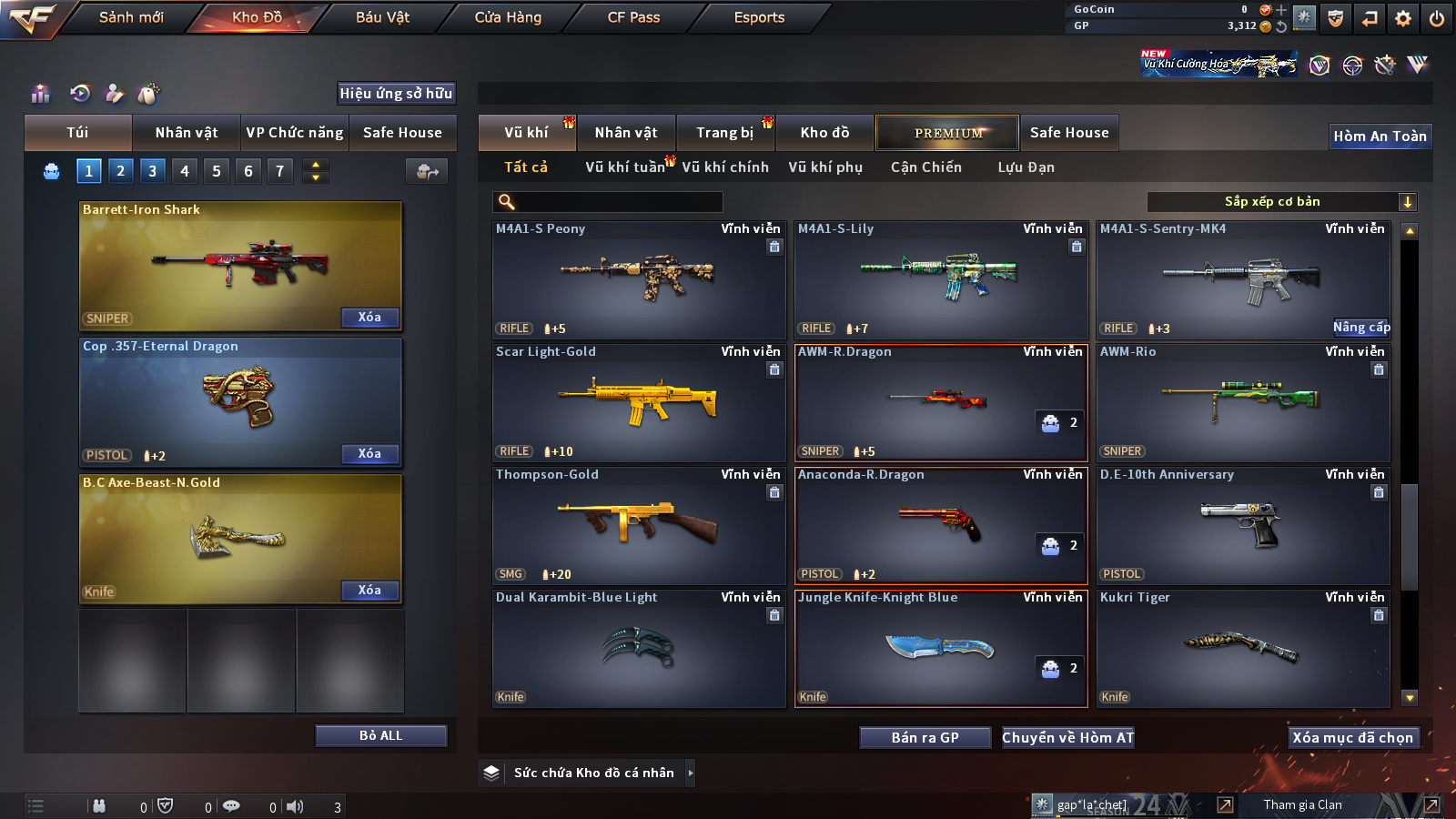This screenshot has width=1456, height=819.
Task: Remove Barrett-Iron Shark with its Xóa button
Action: coord(369,318)
